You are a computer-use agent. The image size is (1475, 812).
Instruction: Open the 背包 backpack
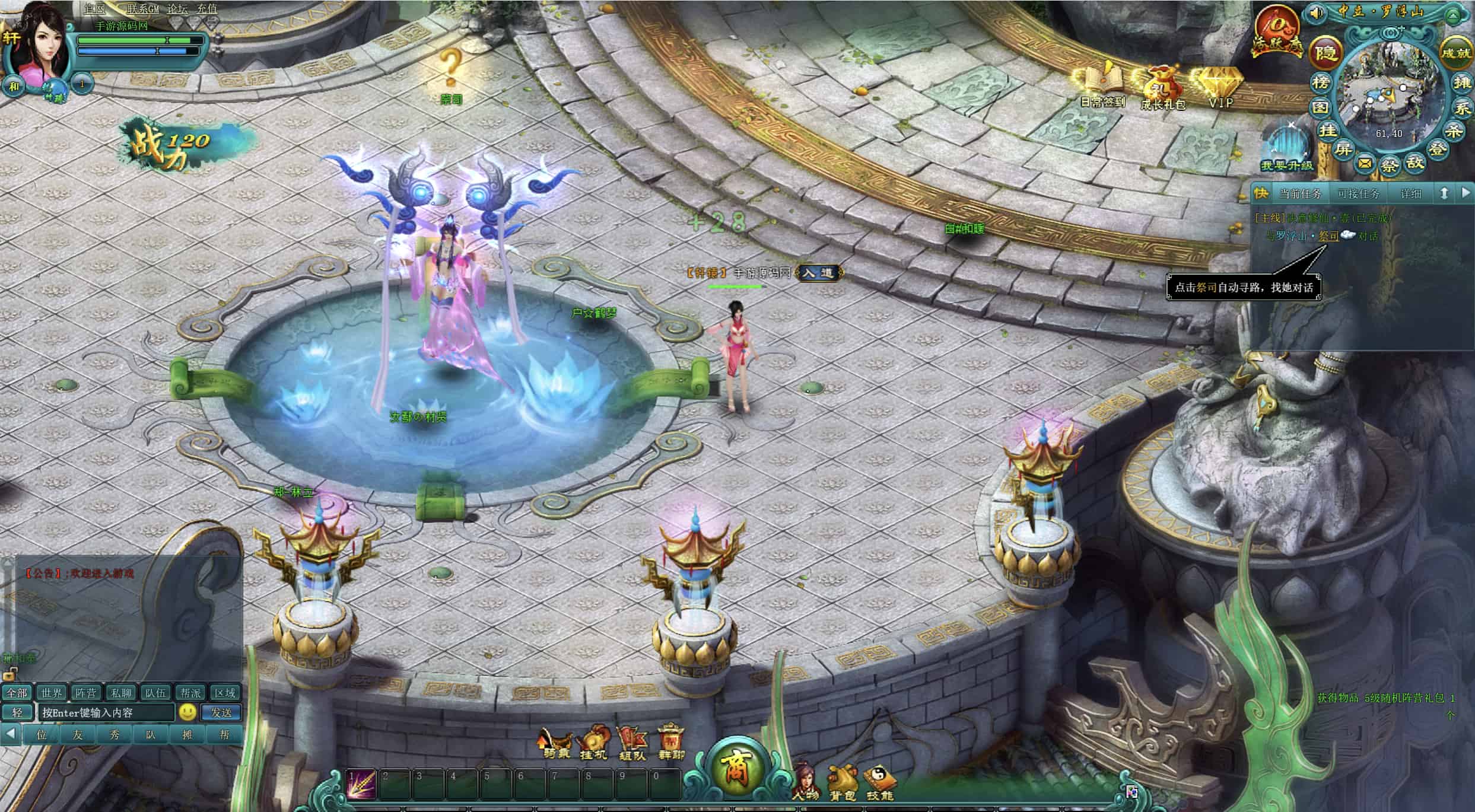[843, 783]
